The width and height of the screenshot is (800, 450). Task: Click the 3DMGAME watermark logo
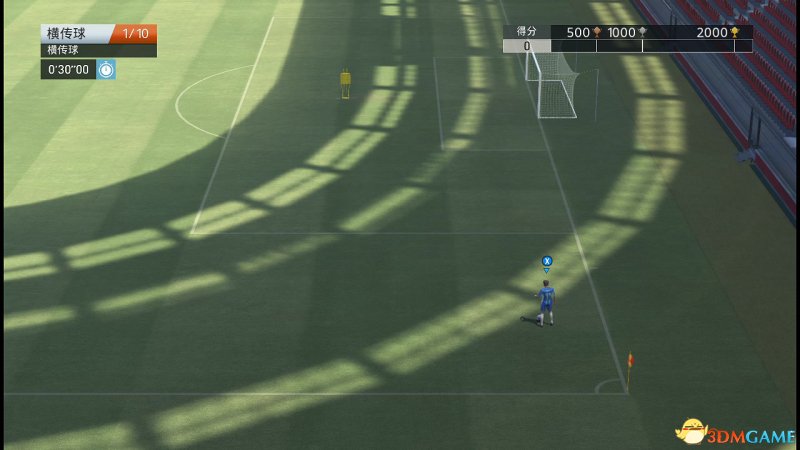735,431
